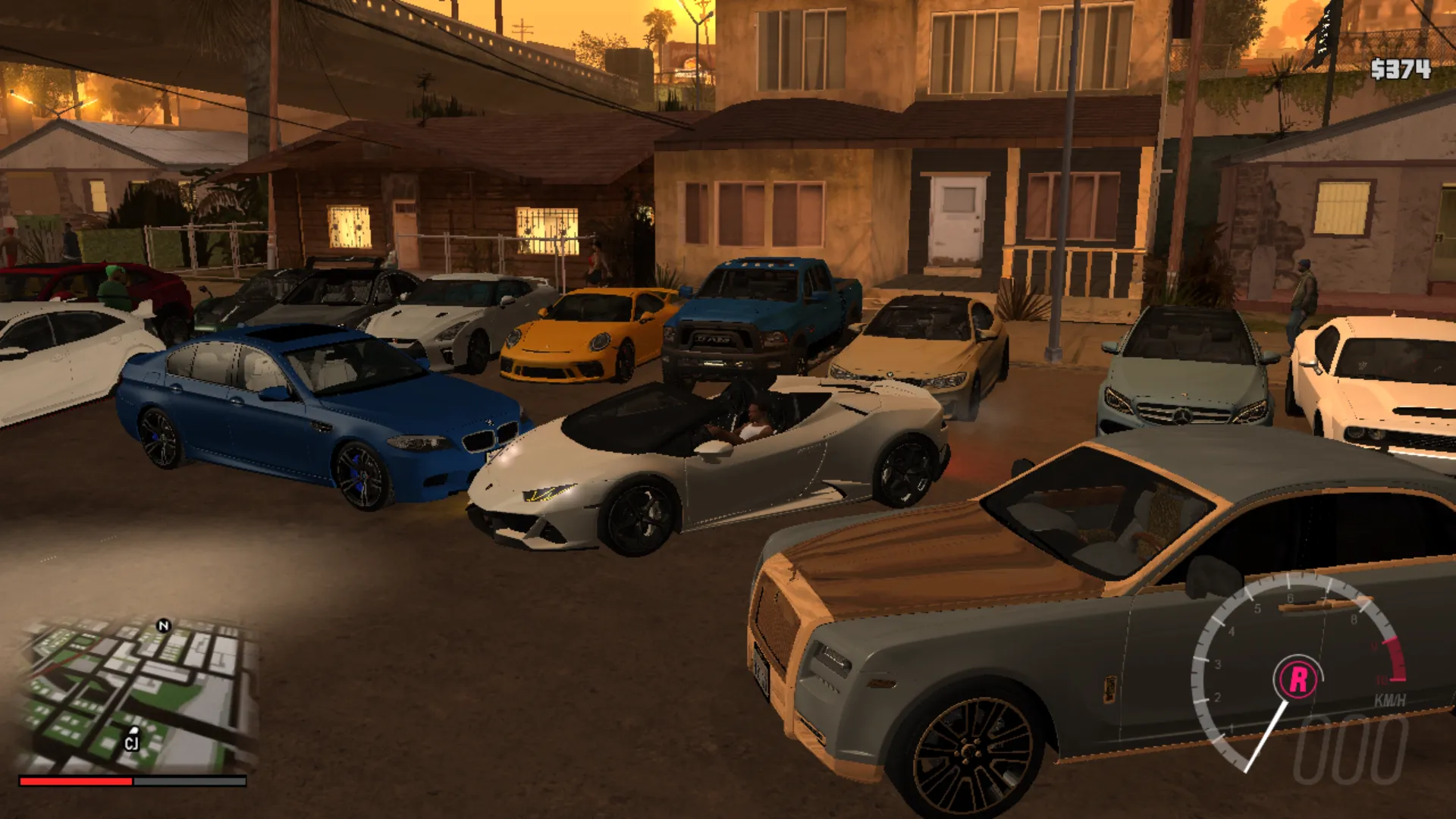
Task: Click the 000 speed readout digits
Action: click(1348, 752)
